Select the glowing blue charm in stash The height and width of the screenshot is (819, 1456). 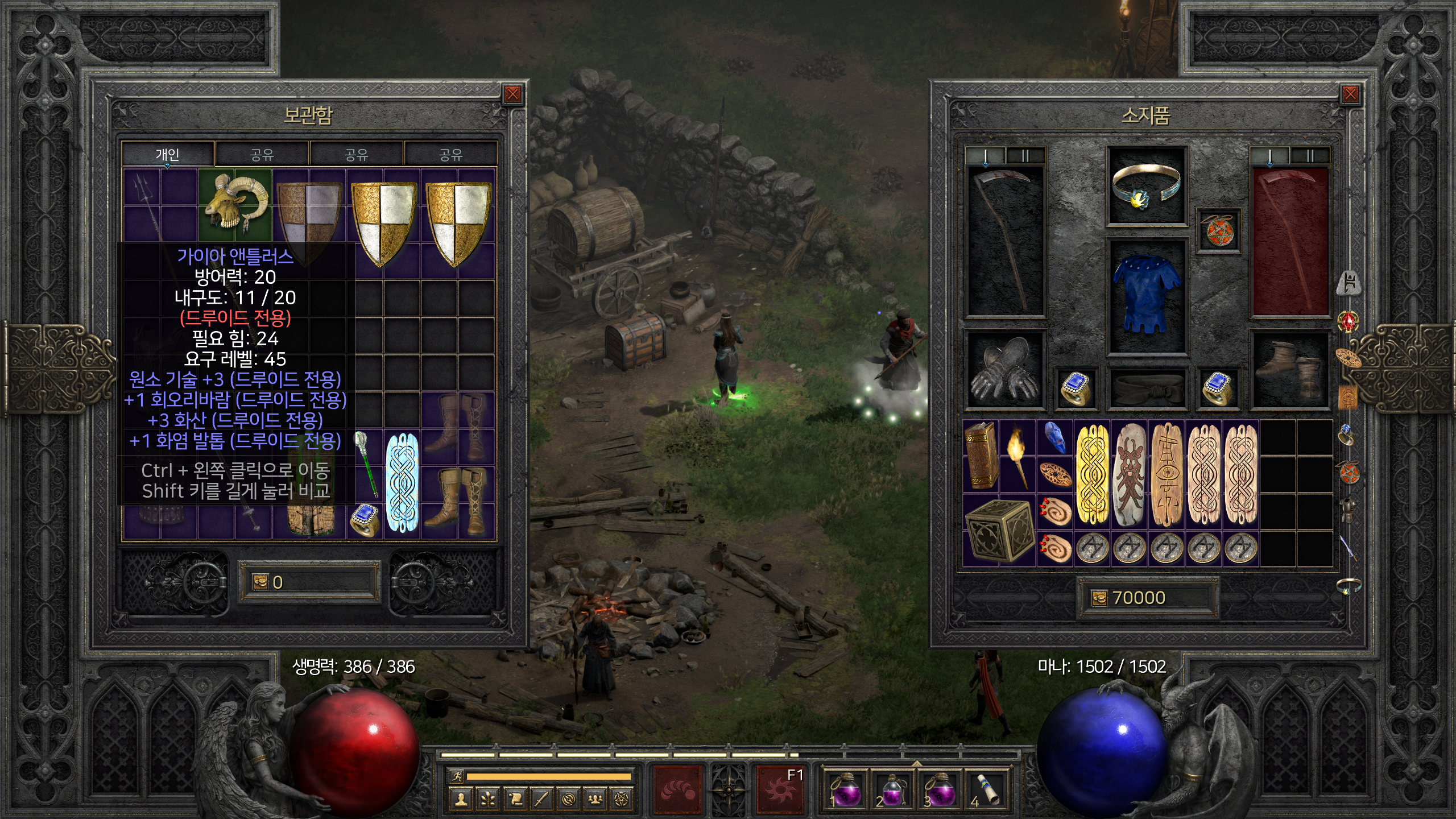pos(402,482)
